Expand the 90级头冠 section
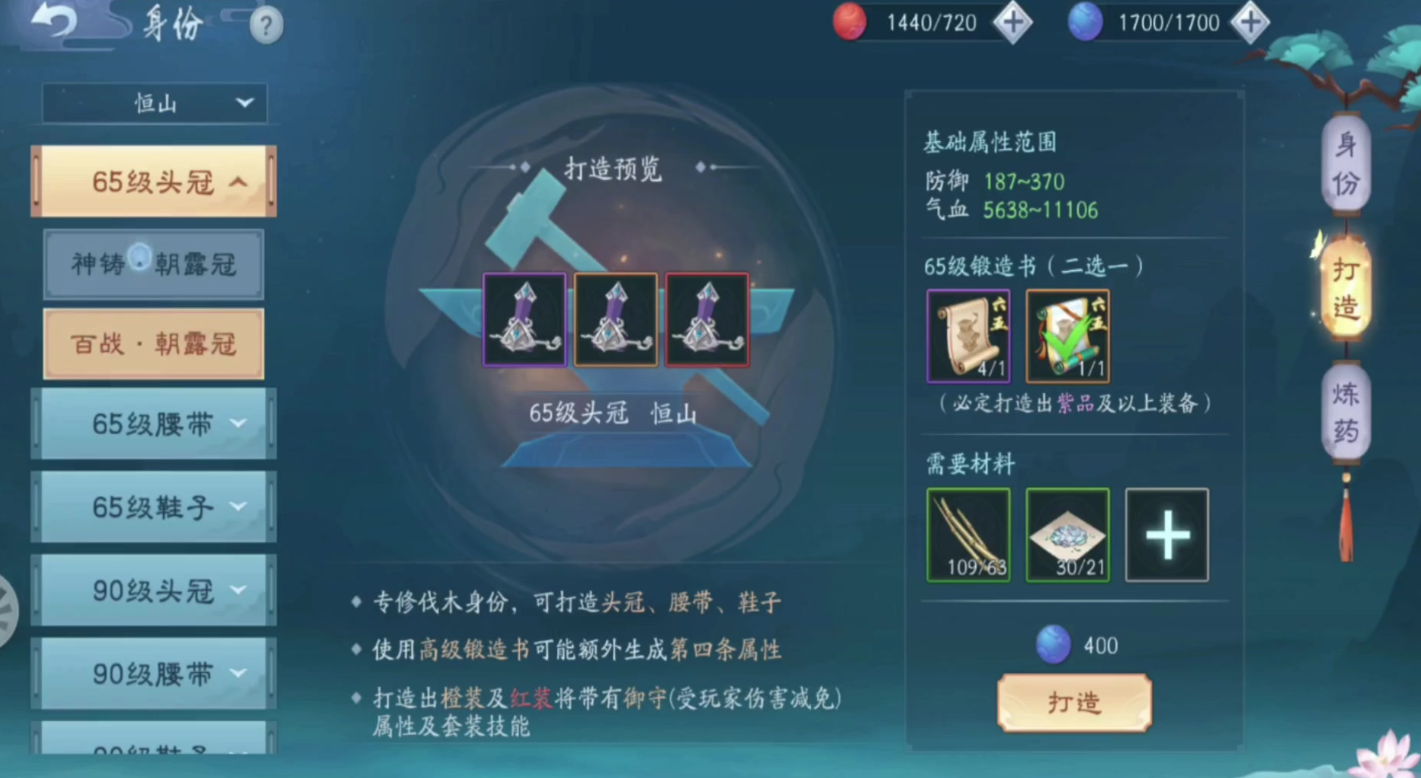The width and height of the screenshot is (1421, 778). point(153,591)
